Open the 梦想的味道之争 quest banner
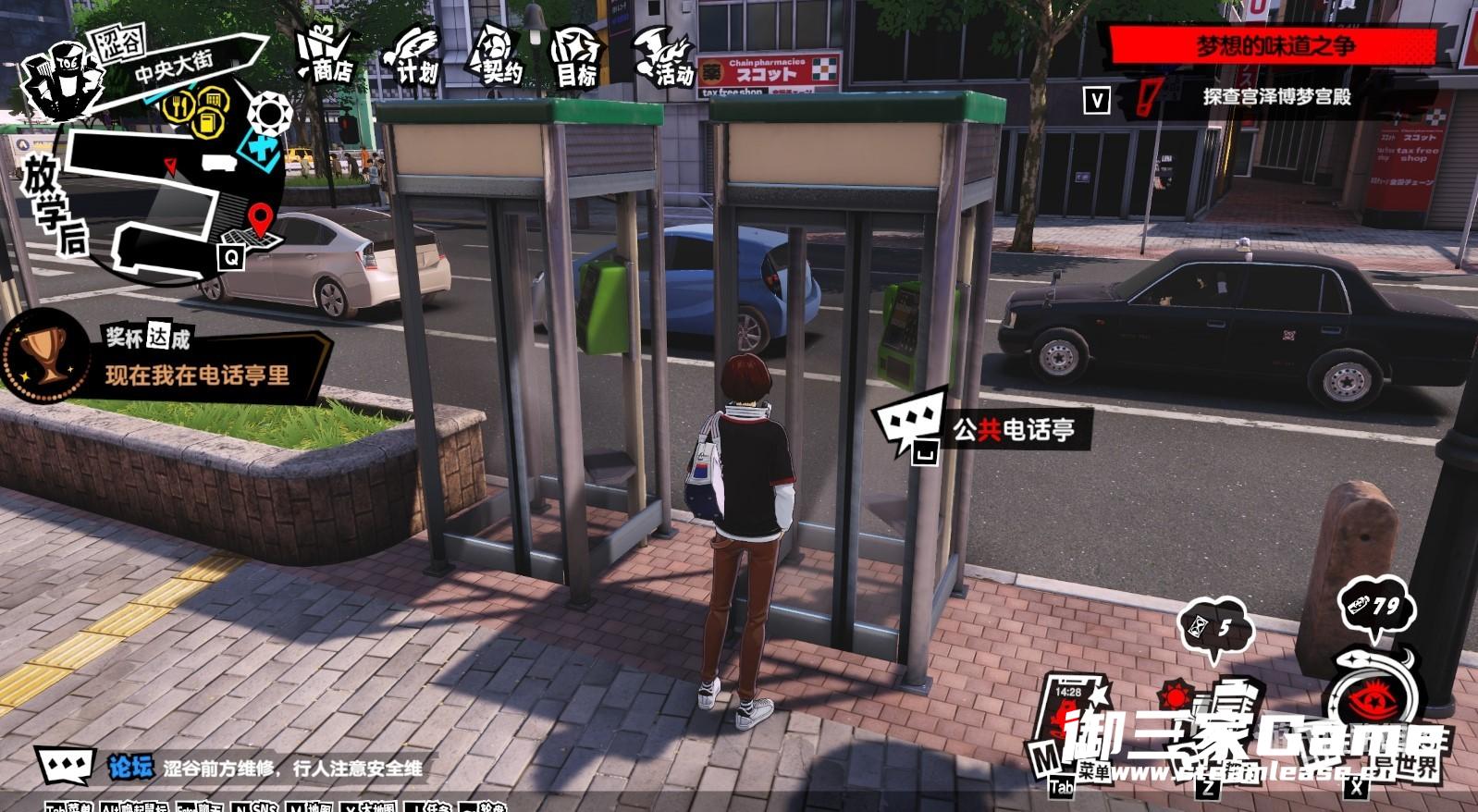The height and width of the screenshot is (812, 1478). click(1275, 45)
